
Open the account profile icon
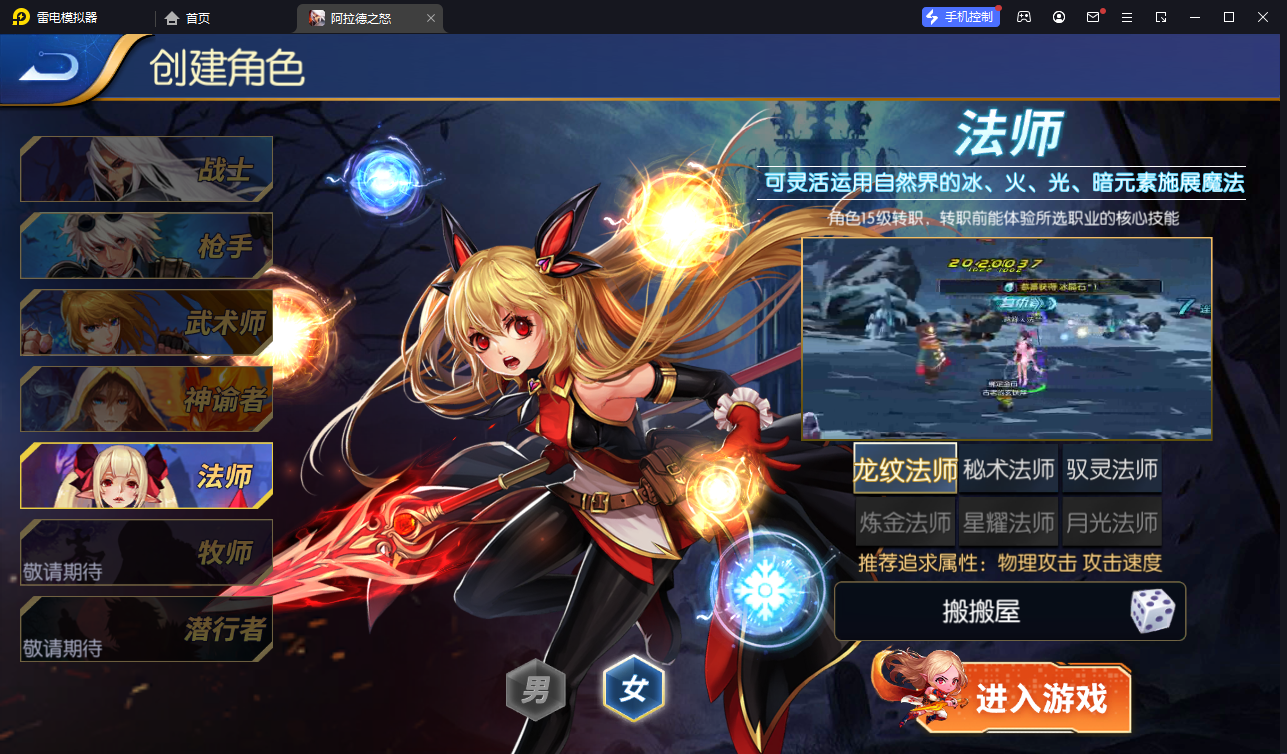pyautogui.click(x=1058, y=17)
